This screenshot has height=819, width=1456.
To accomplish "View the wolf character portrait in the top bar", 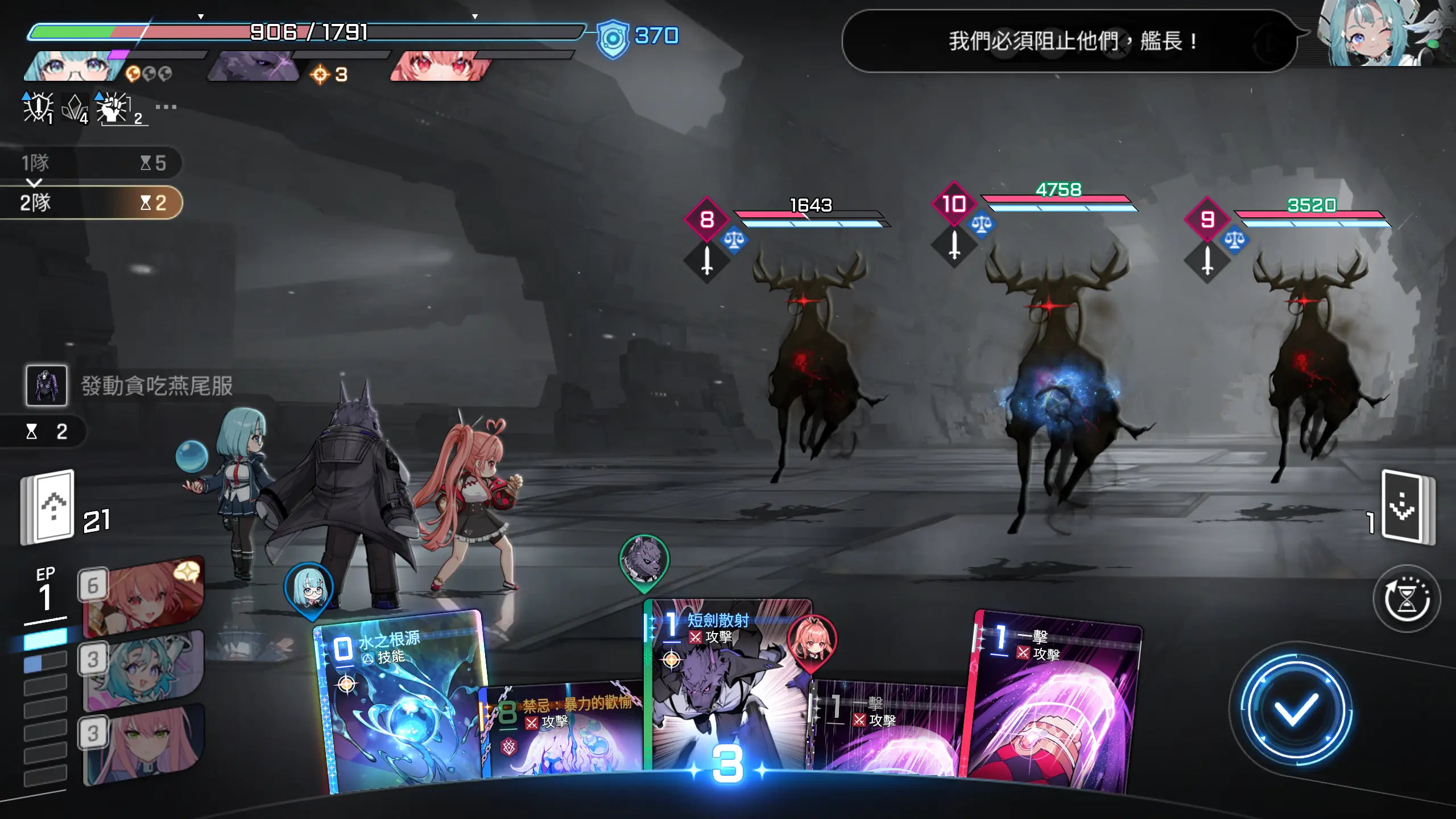I will pyautogui.click(x=253, y=67).
